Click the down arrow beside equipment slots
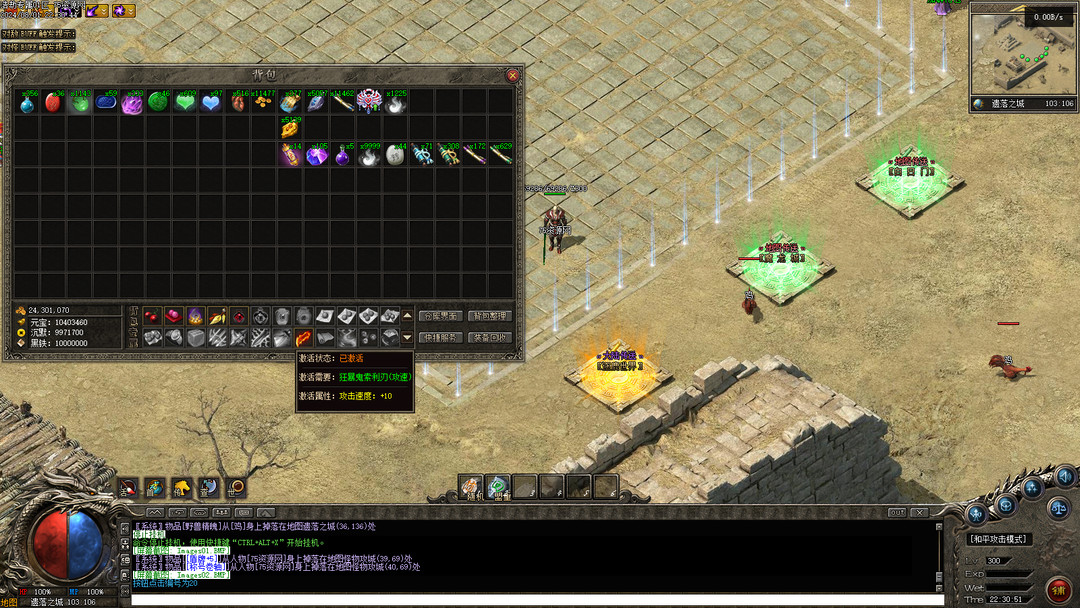Image resolution: width=1080 pixels, height=608 pixels. point(407,338)
